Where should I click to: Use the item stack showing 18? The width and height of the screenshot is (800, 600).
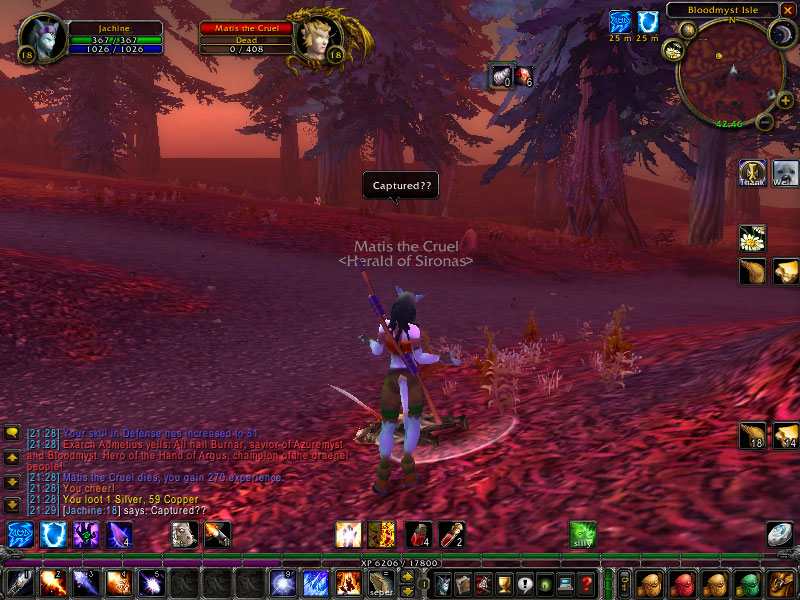[x=752, y=436]
